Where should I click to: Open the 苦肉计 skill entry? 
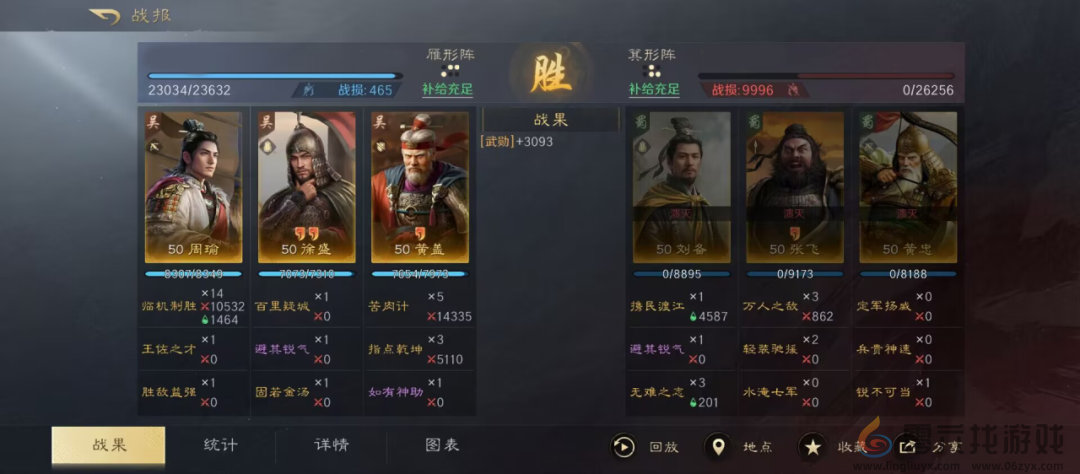388,306
